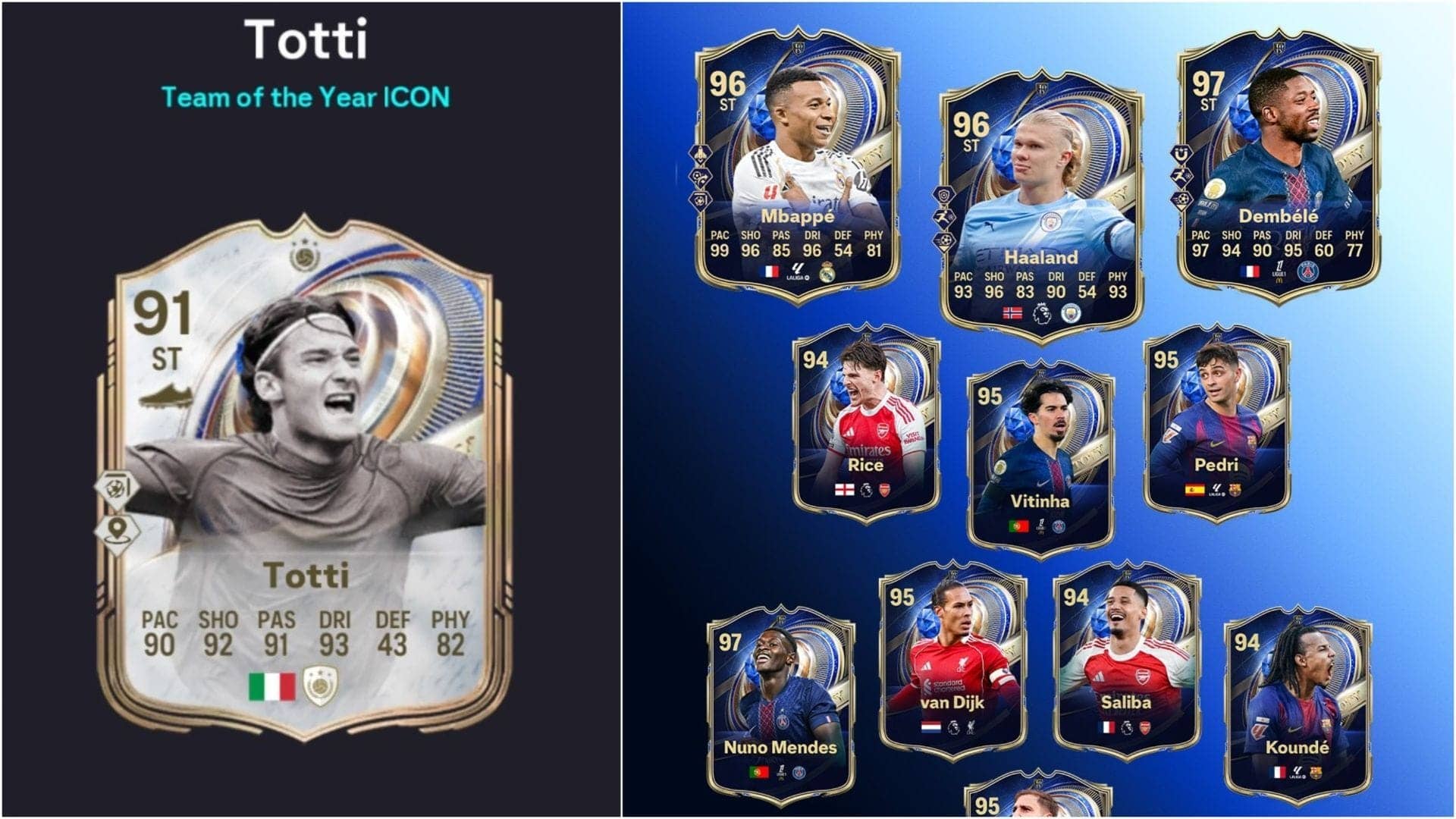Expand Mbappé's bottom shield badge
The width and height of the screenshot is (1456, 819).
pos(701,201)
